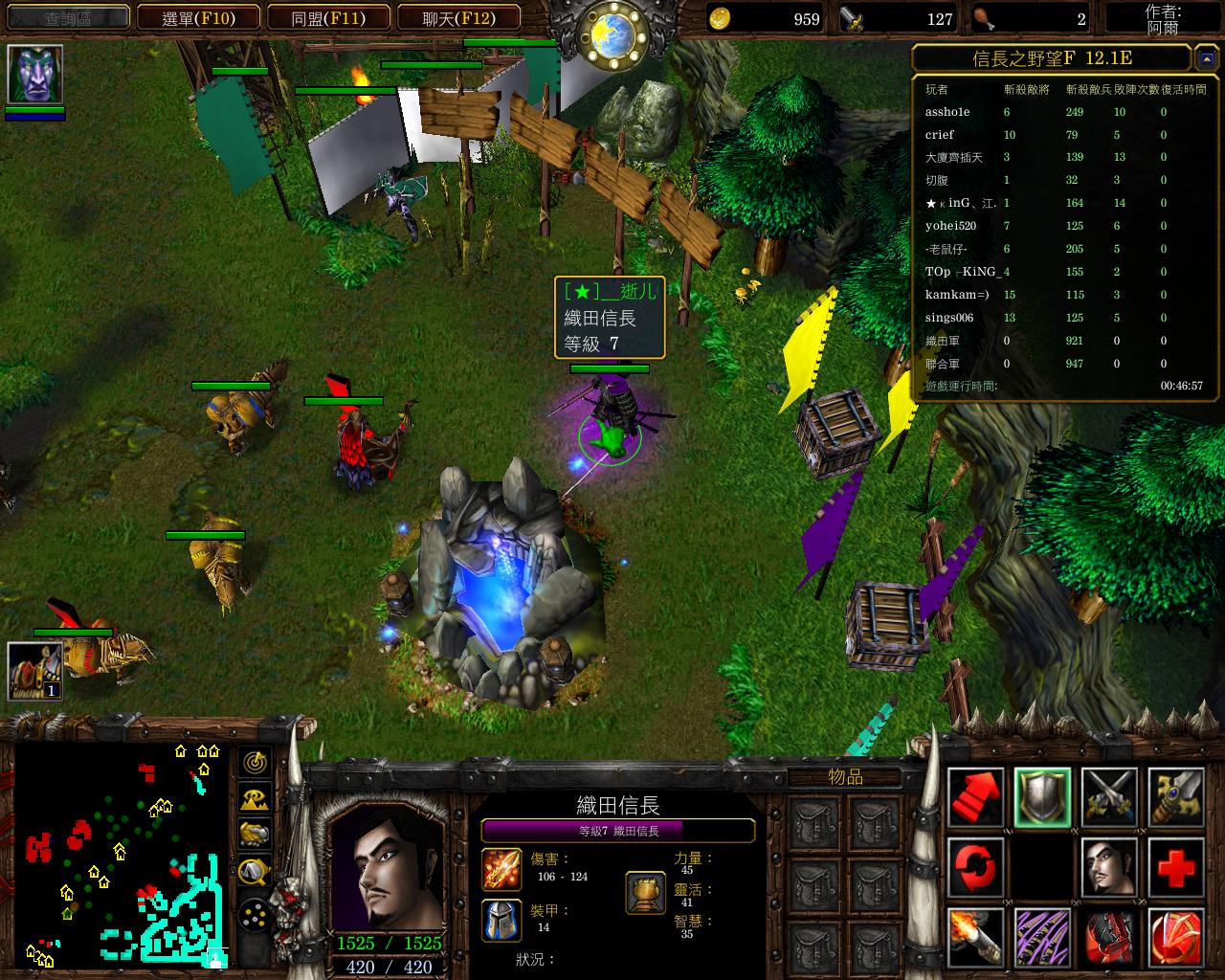Select the hero icon at top left
The height and width of the screenshot is (980, 1225).
tap(35, 75)
